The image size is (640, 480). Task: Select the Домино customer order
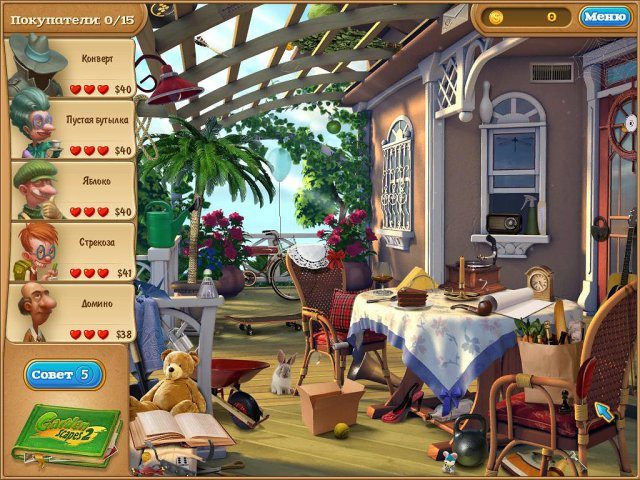pos(72,313)
